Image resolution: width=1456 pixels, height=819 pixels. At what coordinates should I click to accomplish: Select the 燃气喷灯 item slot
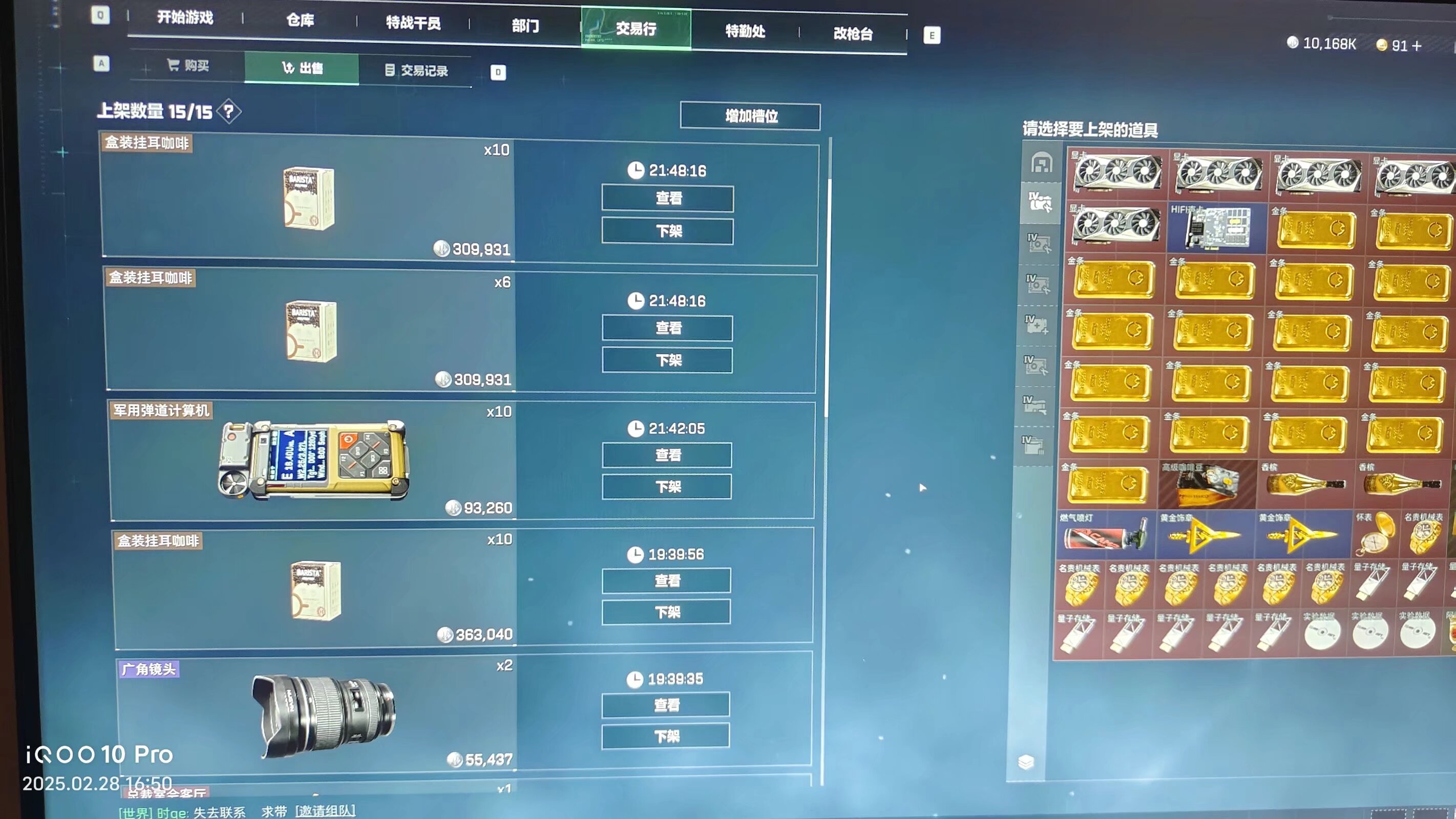pos(1105,534)
